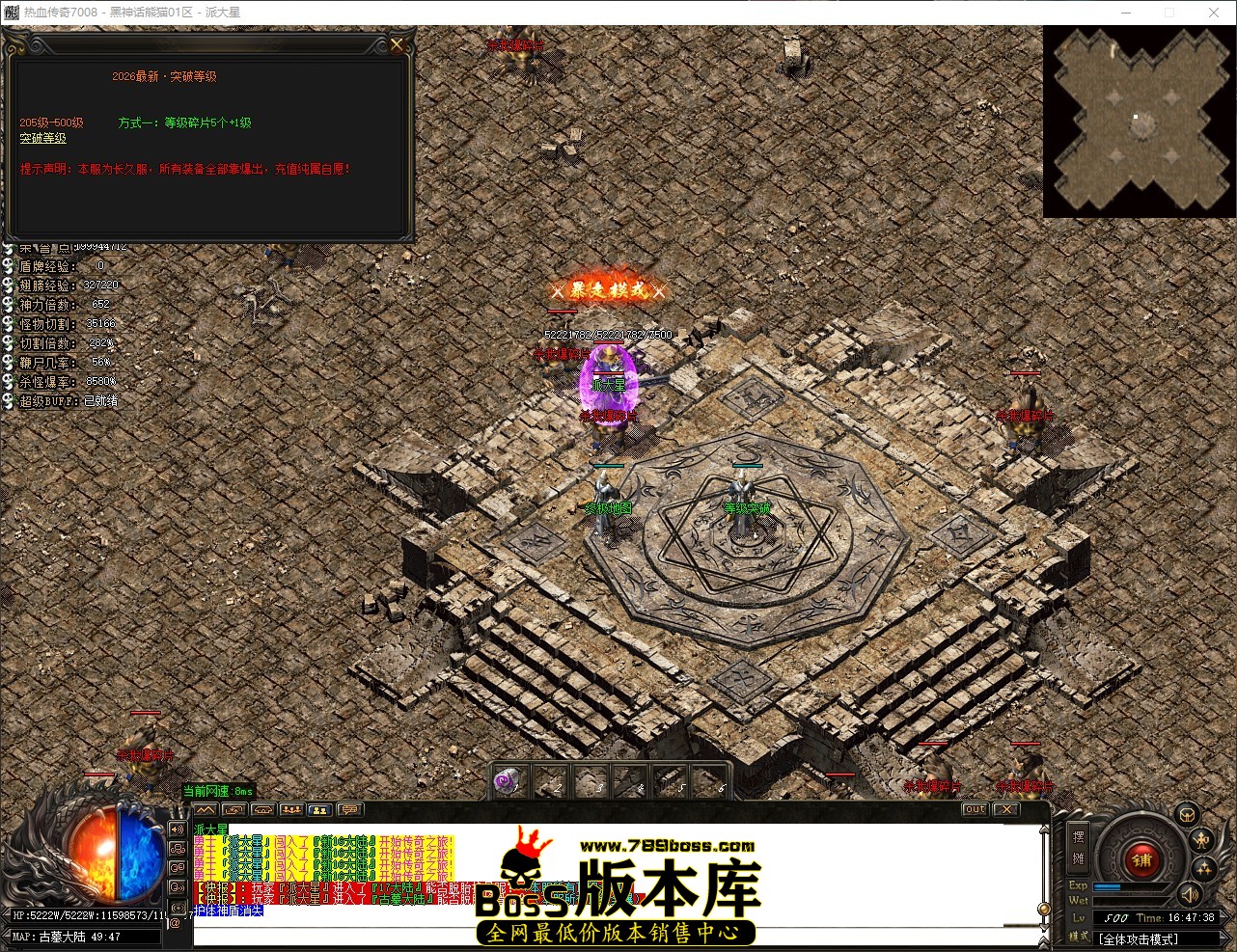Switch to the highlighted party tab in chat toolbar

(x=319, y=810)
